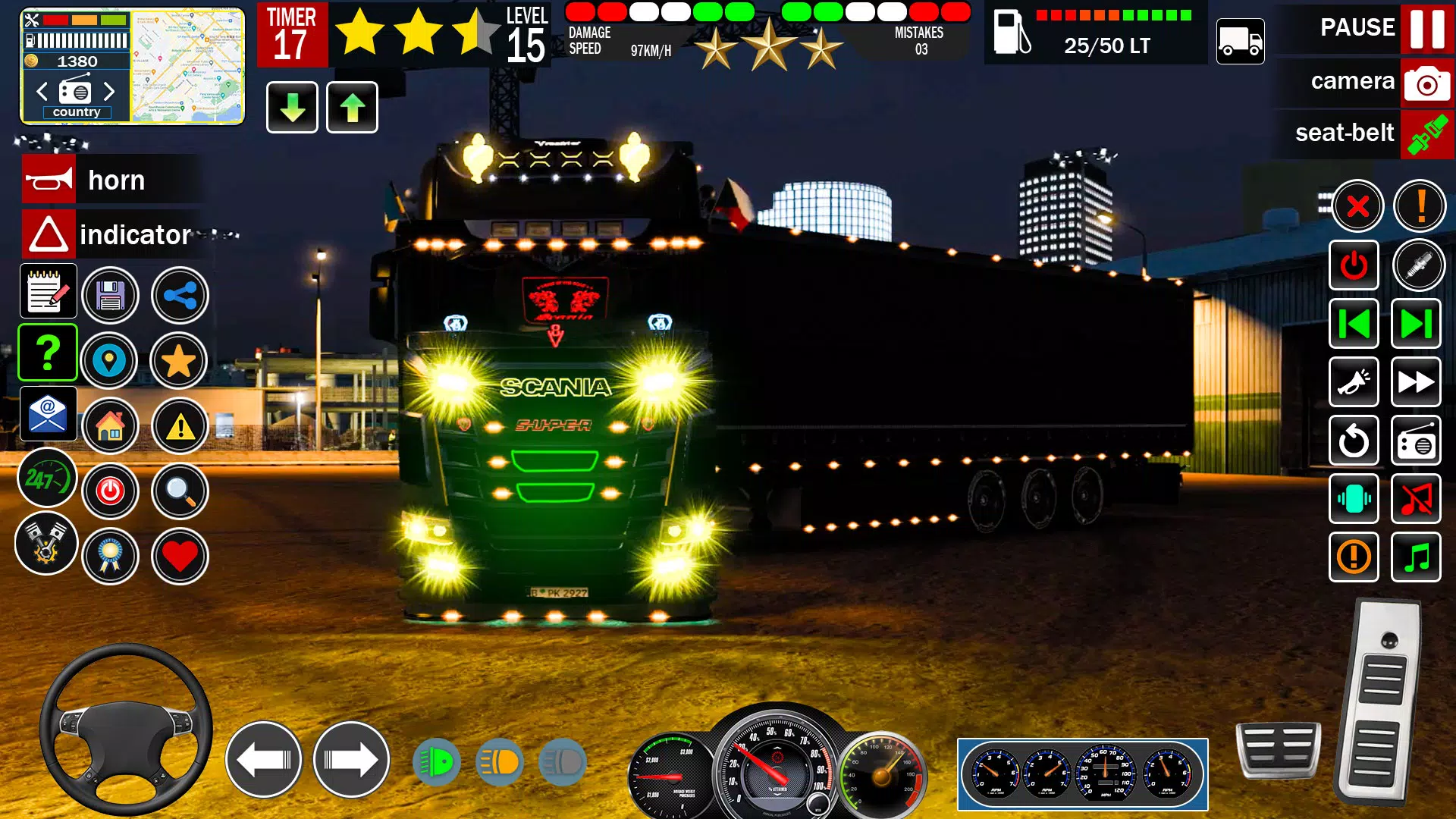
Task: Steer right with the right arrow button
Action: [351, 759]
